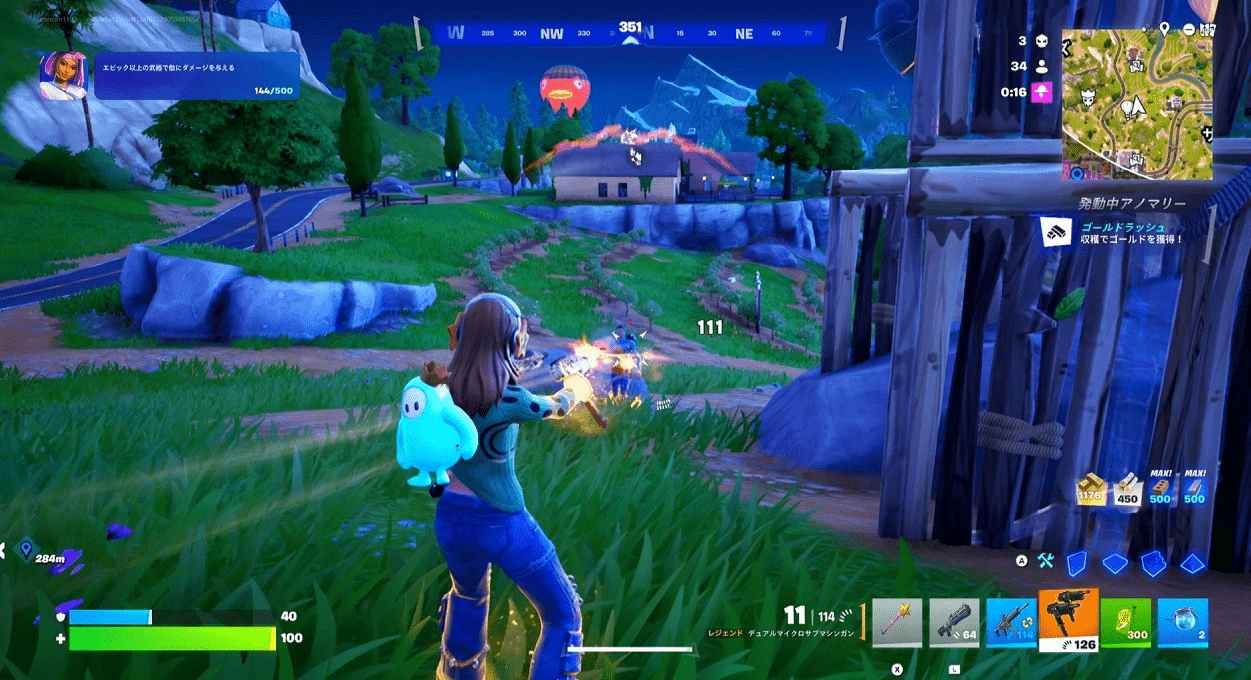Click the gold bars counter showing 1176
This screenshot has width=1251, height=680.
[1089, 489]
